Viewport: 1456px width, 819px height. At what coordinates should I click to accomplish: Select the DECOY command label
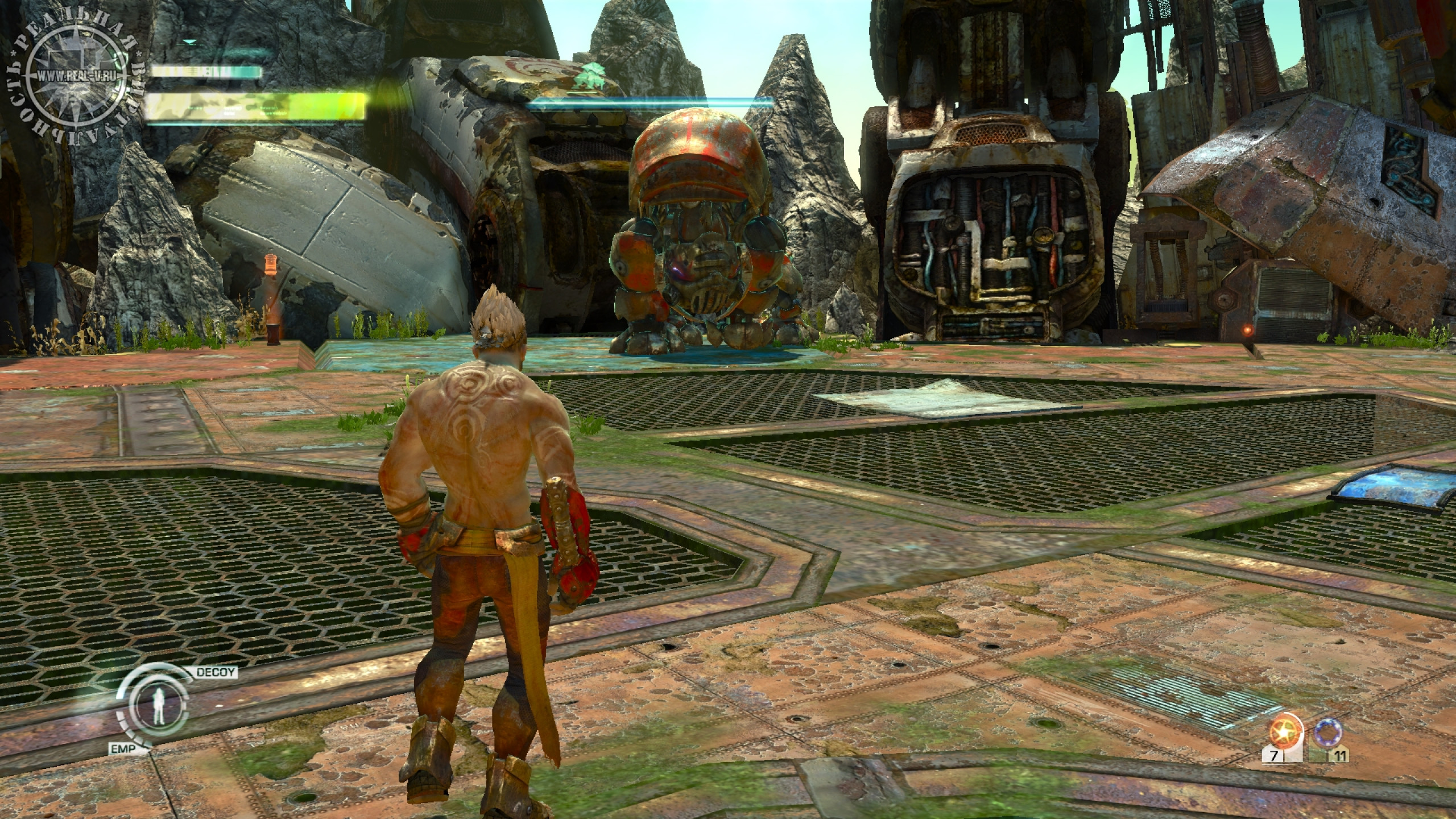tap(216, 673)
